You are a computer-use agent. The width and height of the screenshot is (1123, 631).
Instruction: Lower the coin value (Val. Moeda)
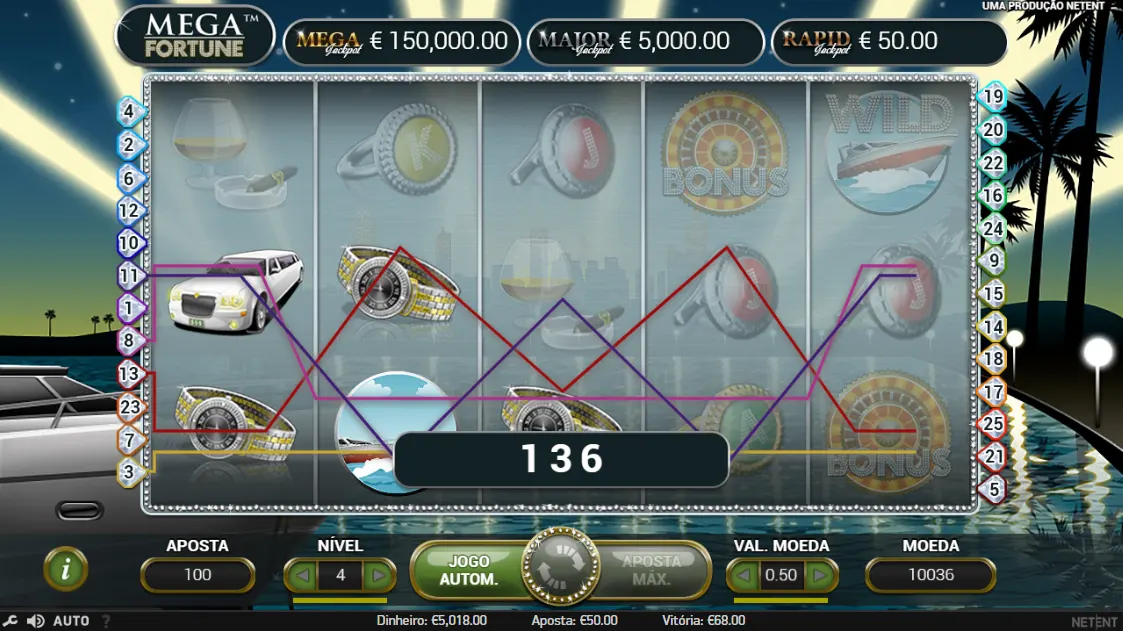tap(744, 575)
